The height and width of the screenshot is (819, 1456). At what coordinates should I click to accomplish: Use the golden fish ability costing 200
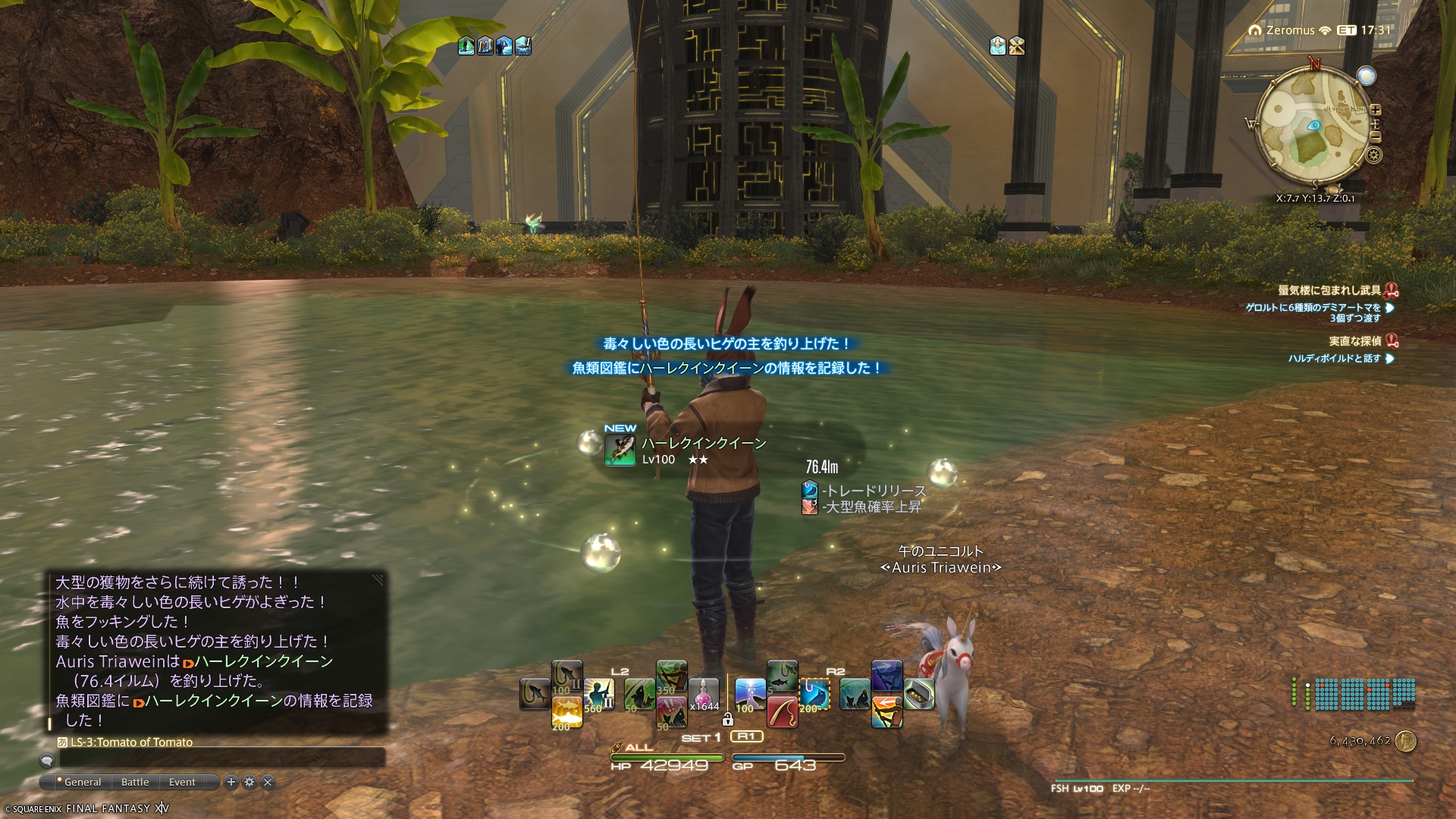click(x=566, y=713)
